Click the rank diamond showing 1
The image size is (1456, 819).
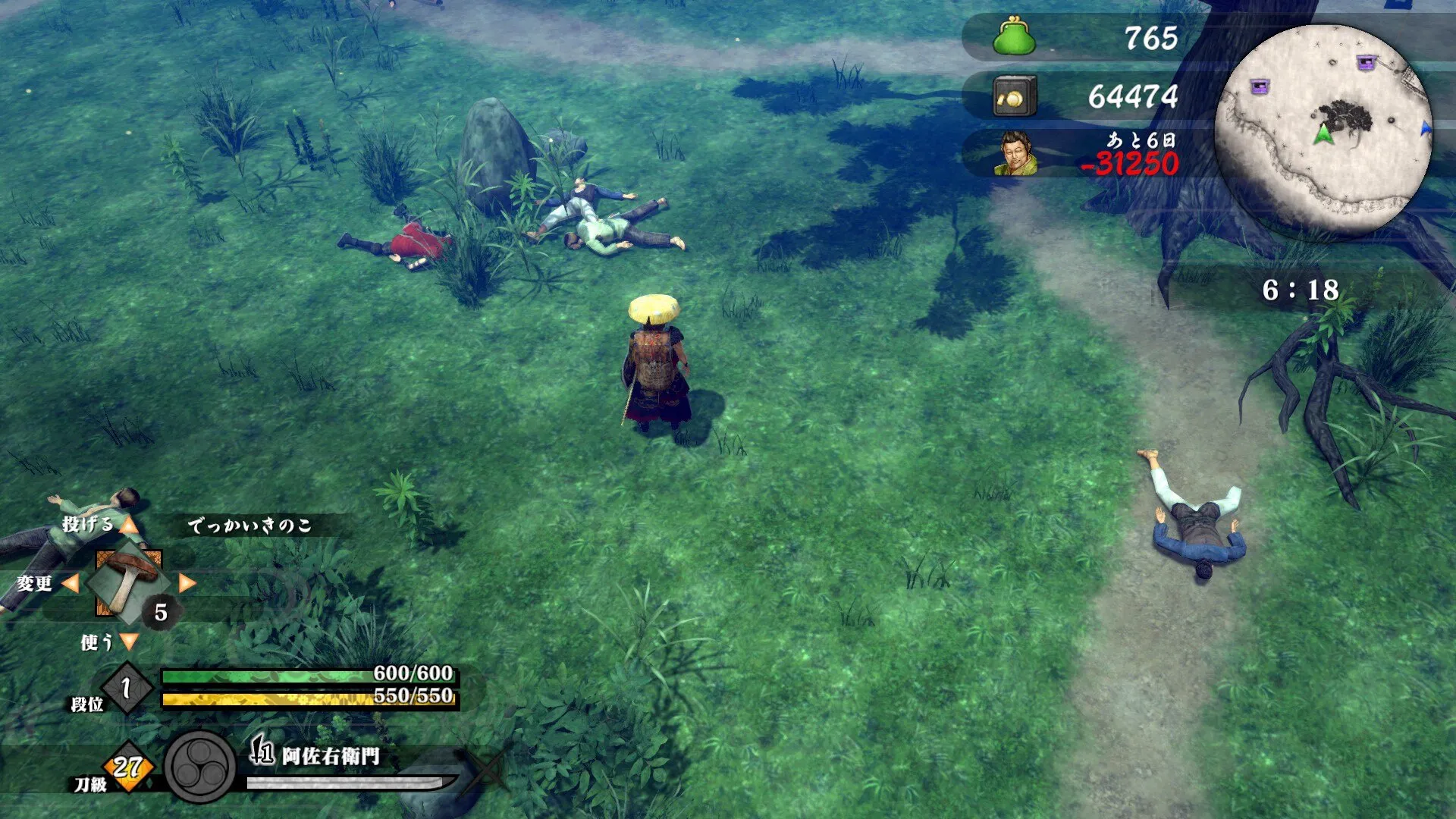tap(127, 688)
